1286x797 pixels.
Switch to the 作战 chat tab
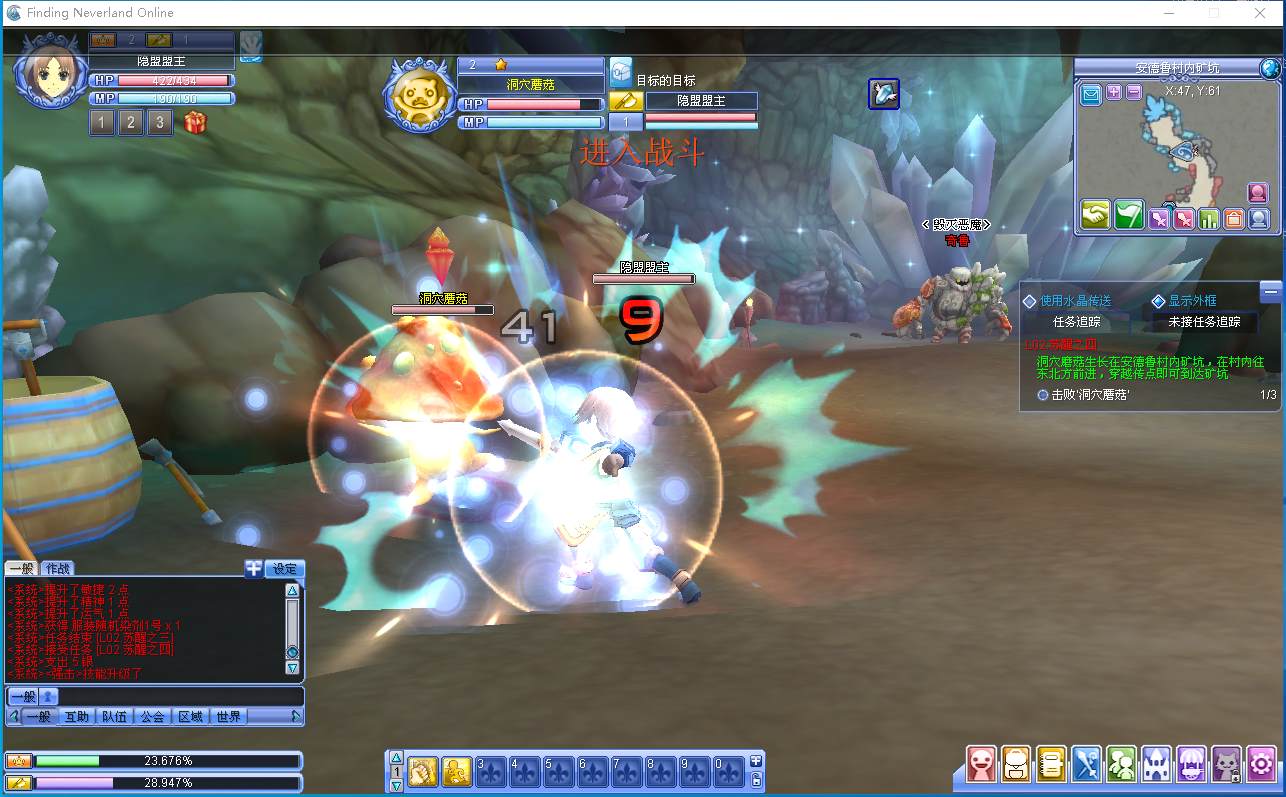[57, 569]
